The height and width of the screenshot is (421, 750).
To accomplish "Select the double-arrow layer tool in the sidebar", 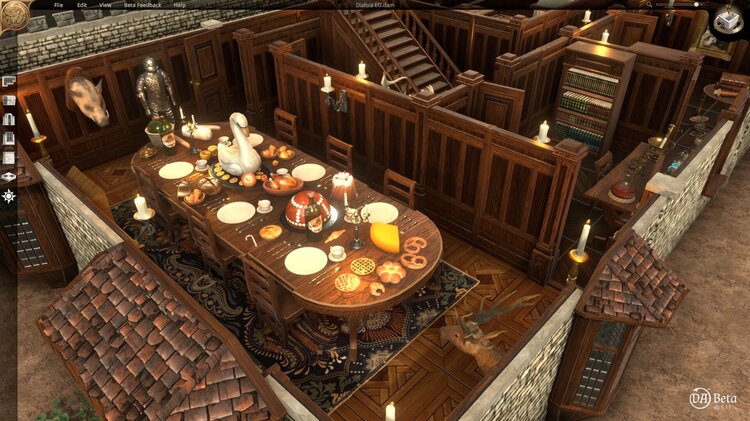I will pyautogui.click(x=9, y=176).
